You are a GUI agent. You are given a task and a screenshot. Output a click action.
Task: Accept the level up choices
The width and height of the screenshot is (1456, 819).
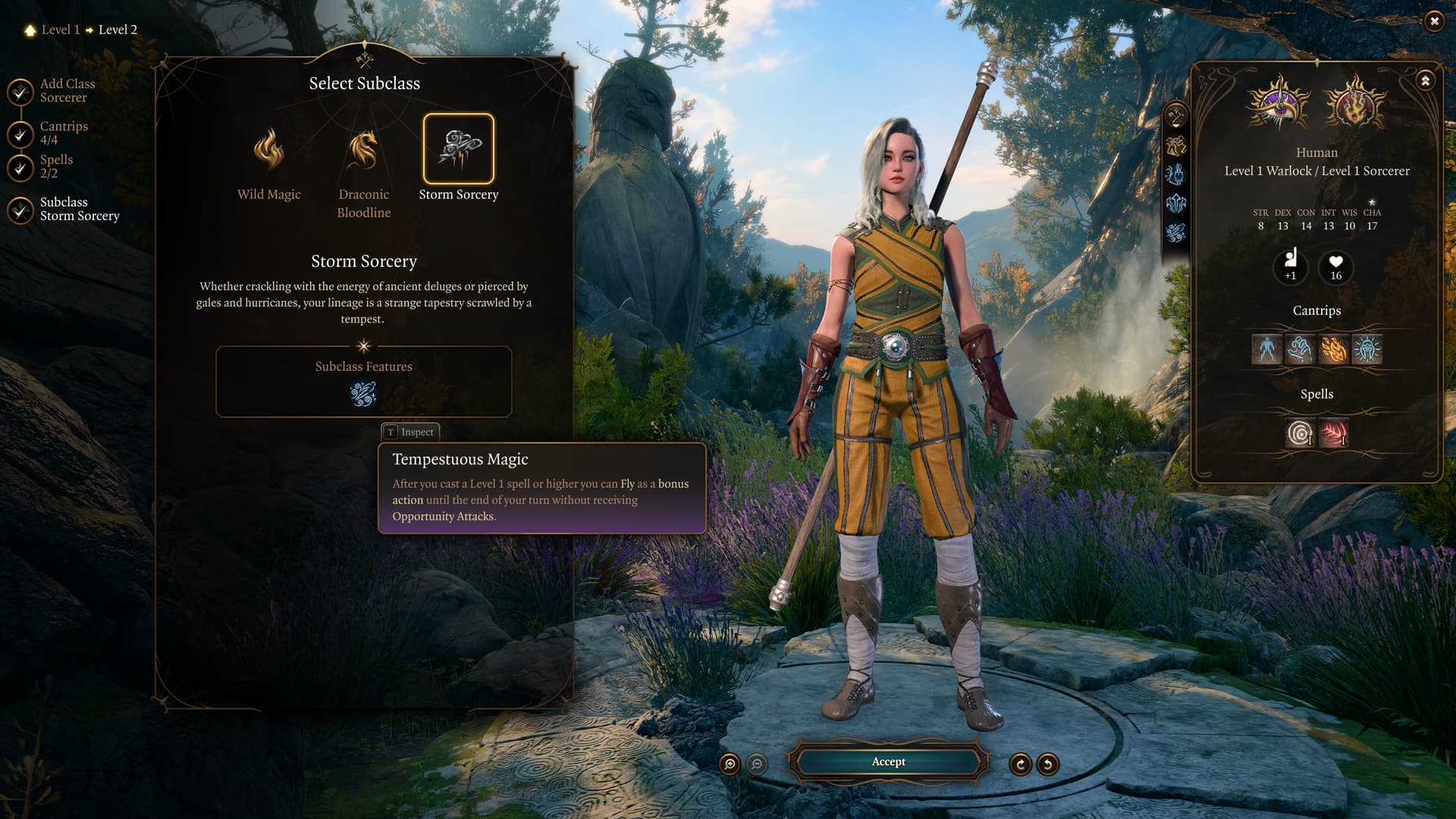(x=888, y=762)
